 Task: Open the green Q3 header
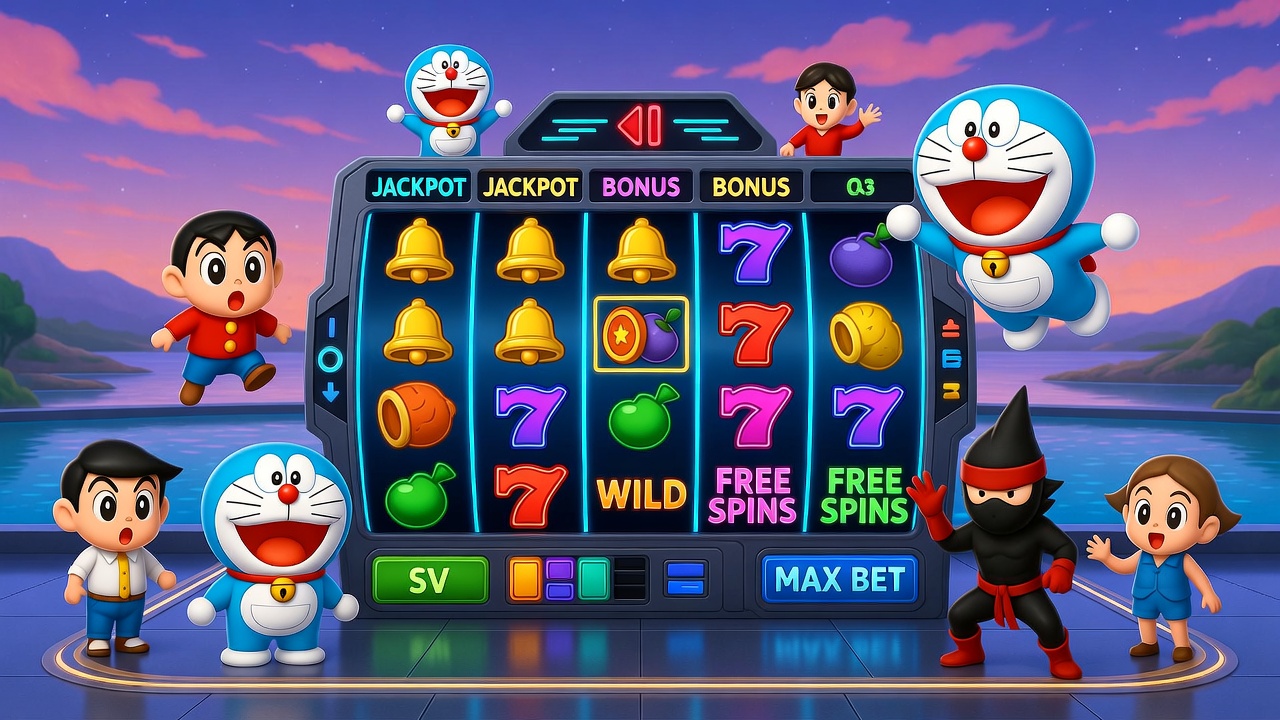860,187
